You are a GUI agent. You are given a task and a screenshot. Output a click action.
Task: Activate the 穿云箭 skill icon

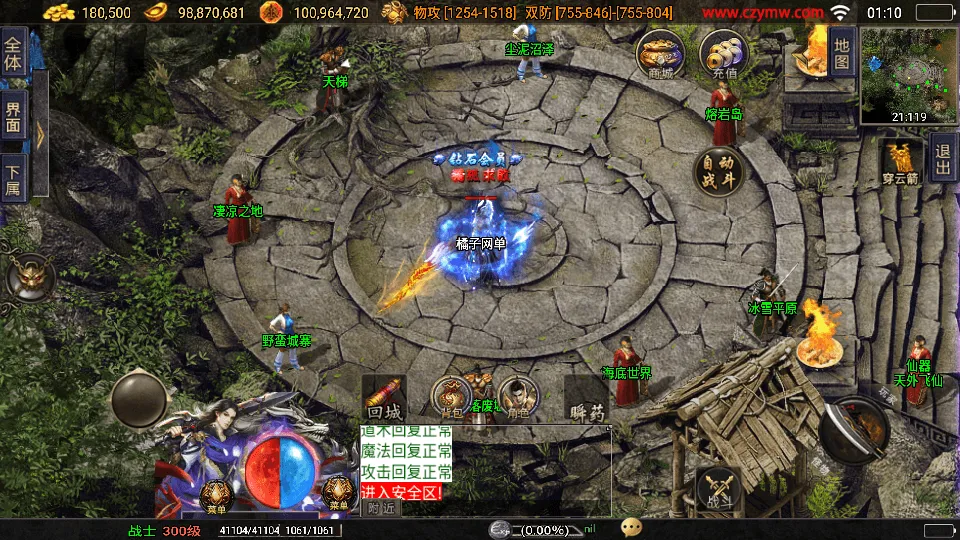point(900,163)
